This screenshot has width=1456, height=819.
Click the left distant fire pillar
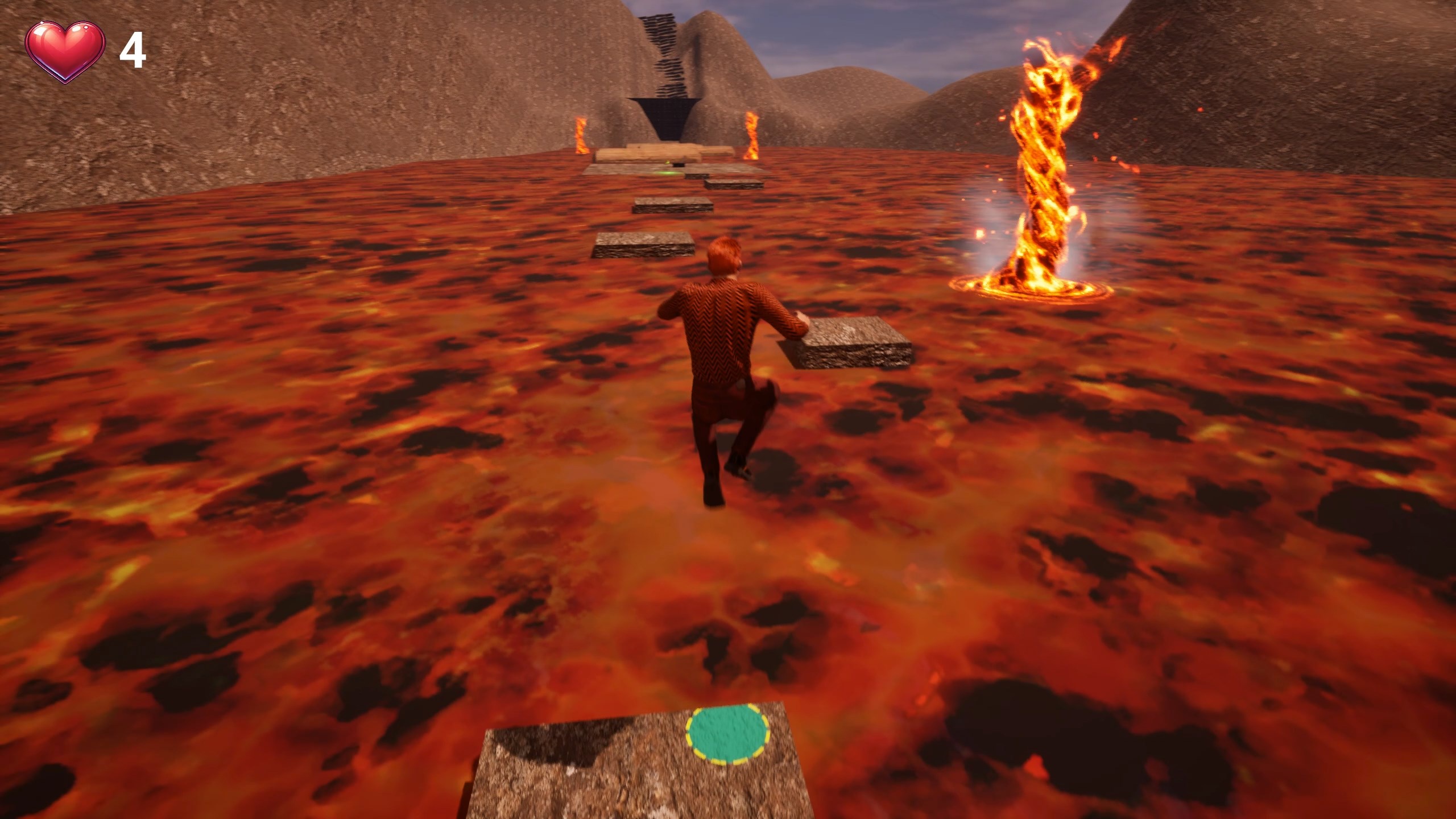581,134
